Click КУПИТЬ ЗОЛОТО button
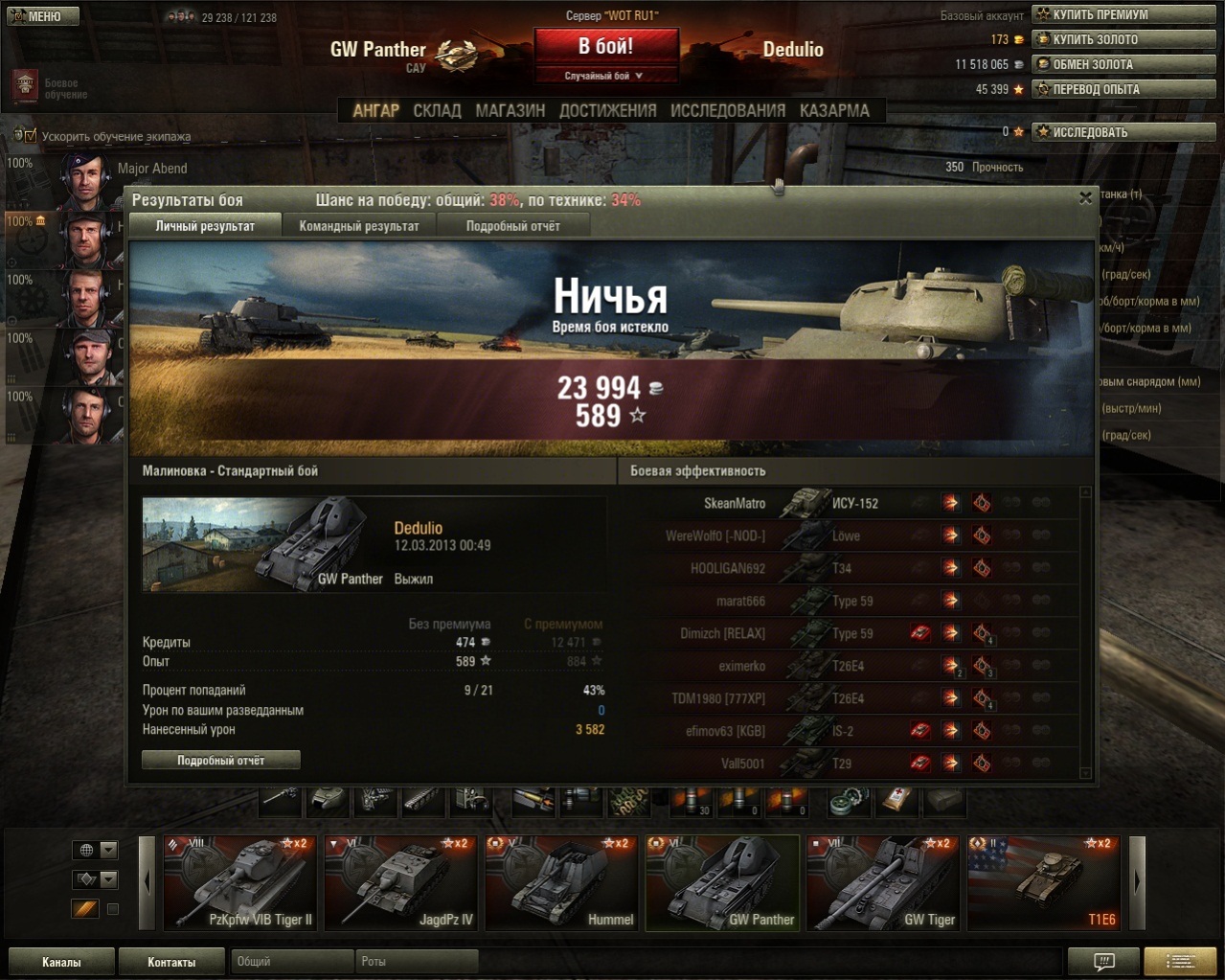Viewport: 1225px width, 980px height. tap(1123, 39)
